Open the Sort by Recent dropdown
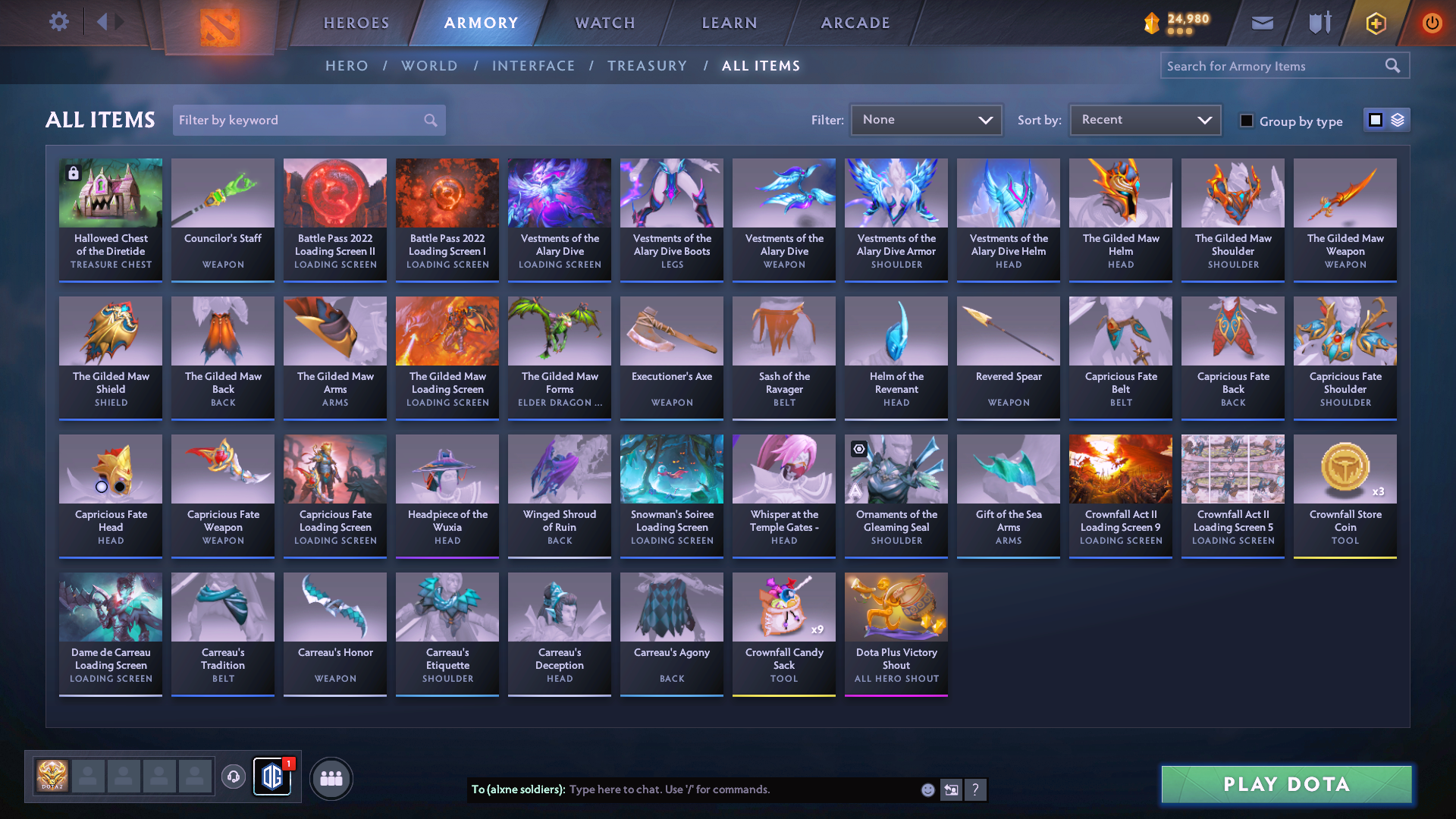Image resolution: width=1456 pixels, height=819 pixels. 1144,119
